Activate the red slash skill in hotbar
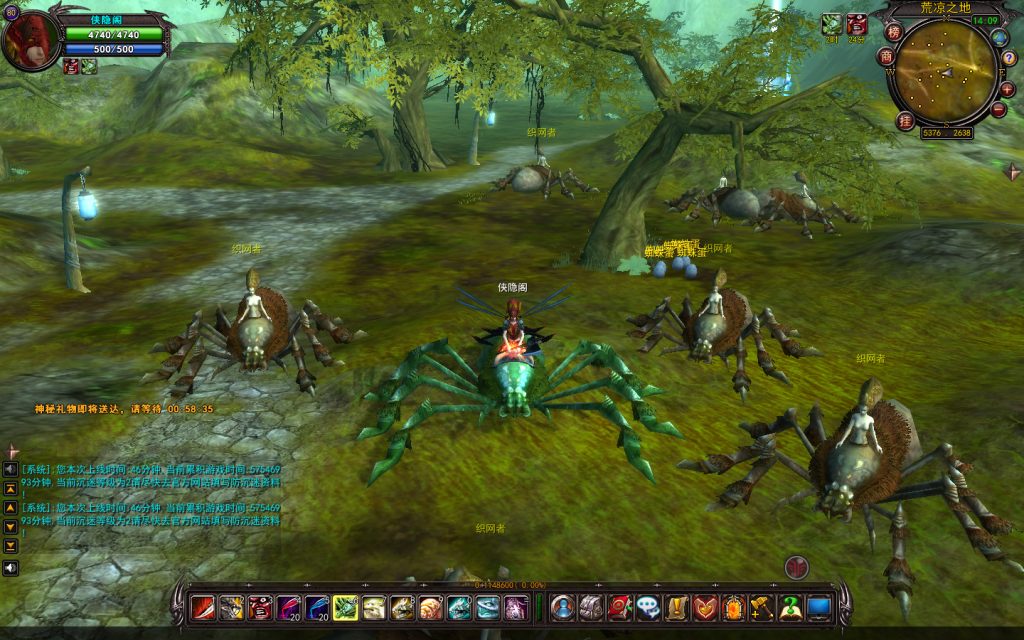 click(x=203, y=606)
